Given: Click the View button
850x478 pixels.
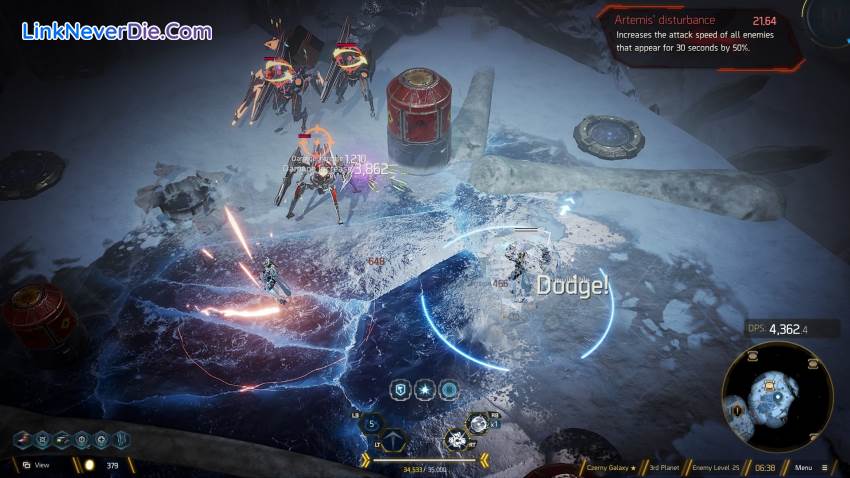Looking at the screenshot, I should pos(35,465).
